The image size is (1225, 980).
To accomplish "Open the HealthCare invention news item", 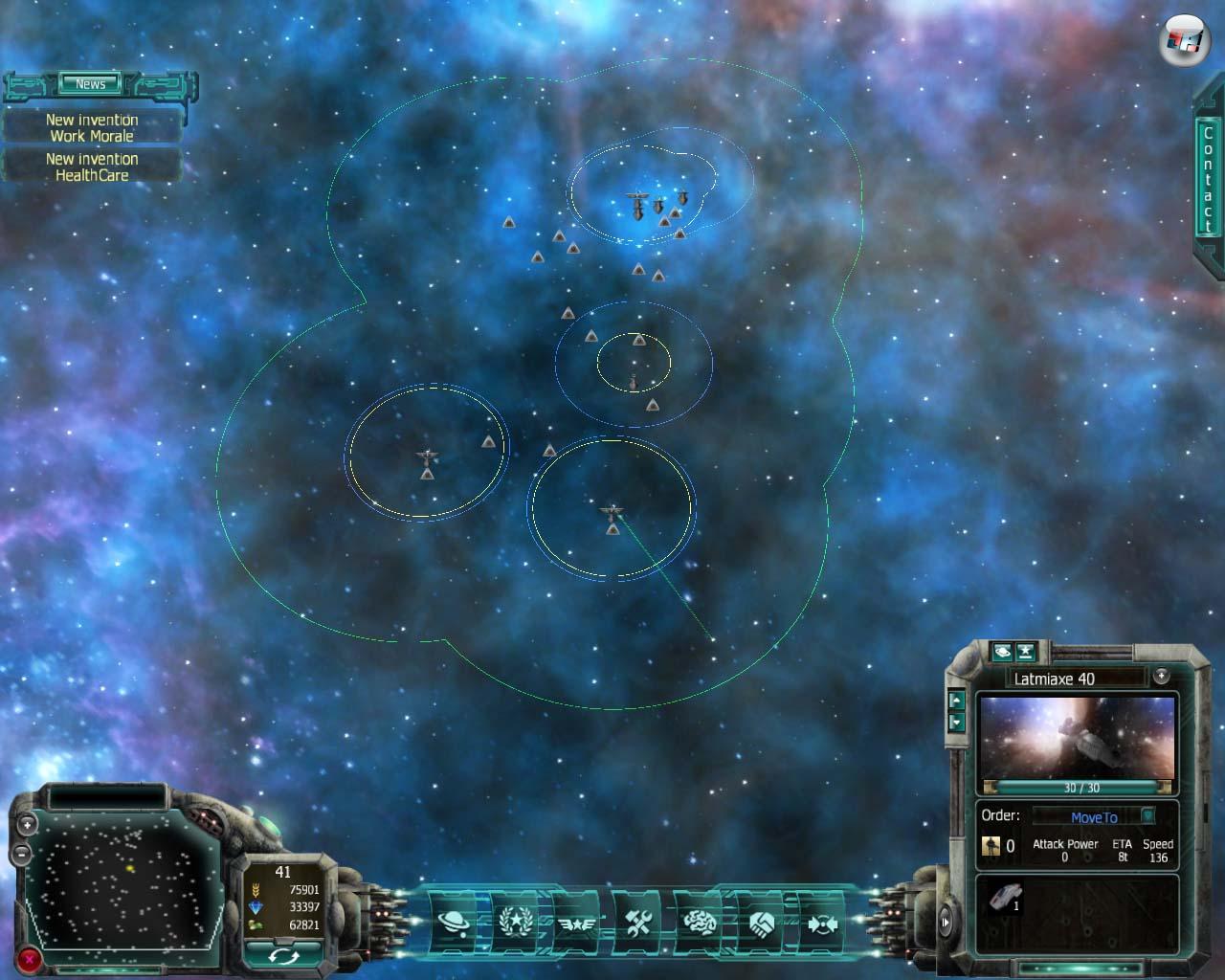I will (x=92, y=167).
